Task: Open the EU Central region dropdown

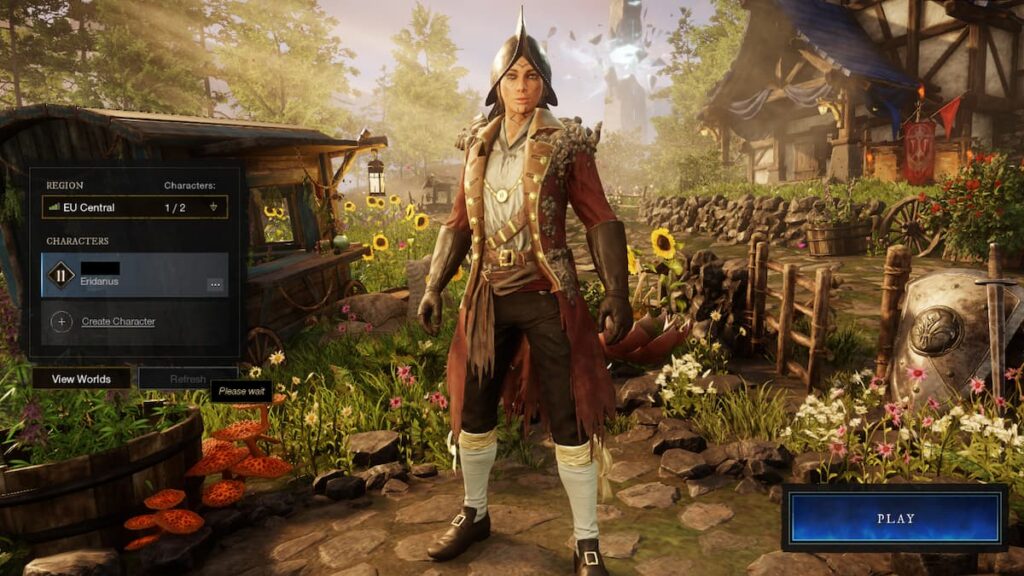Action: point(135,207)
